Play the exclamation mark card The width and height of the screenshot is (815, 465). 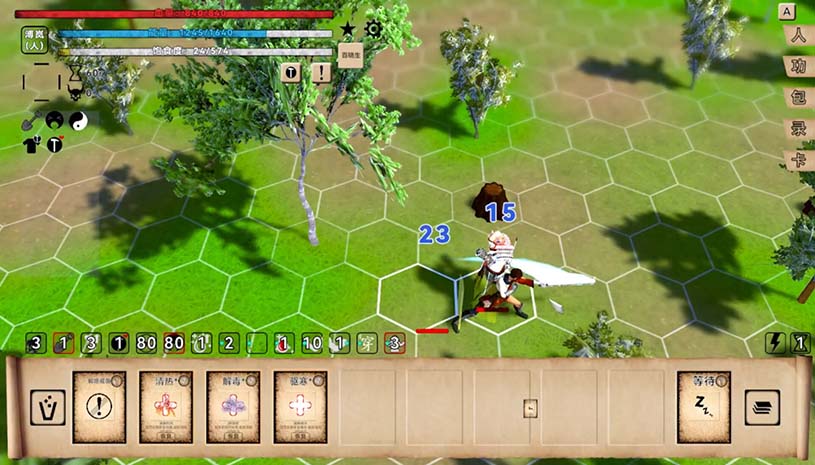point(99,407)
